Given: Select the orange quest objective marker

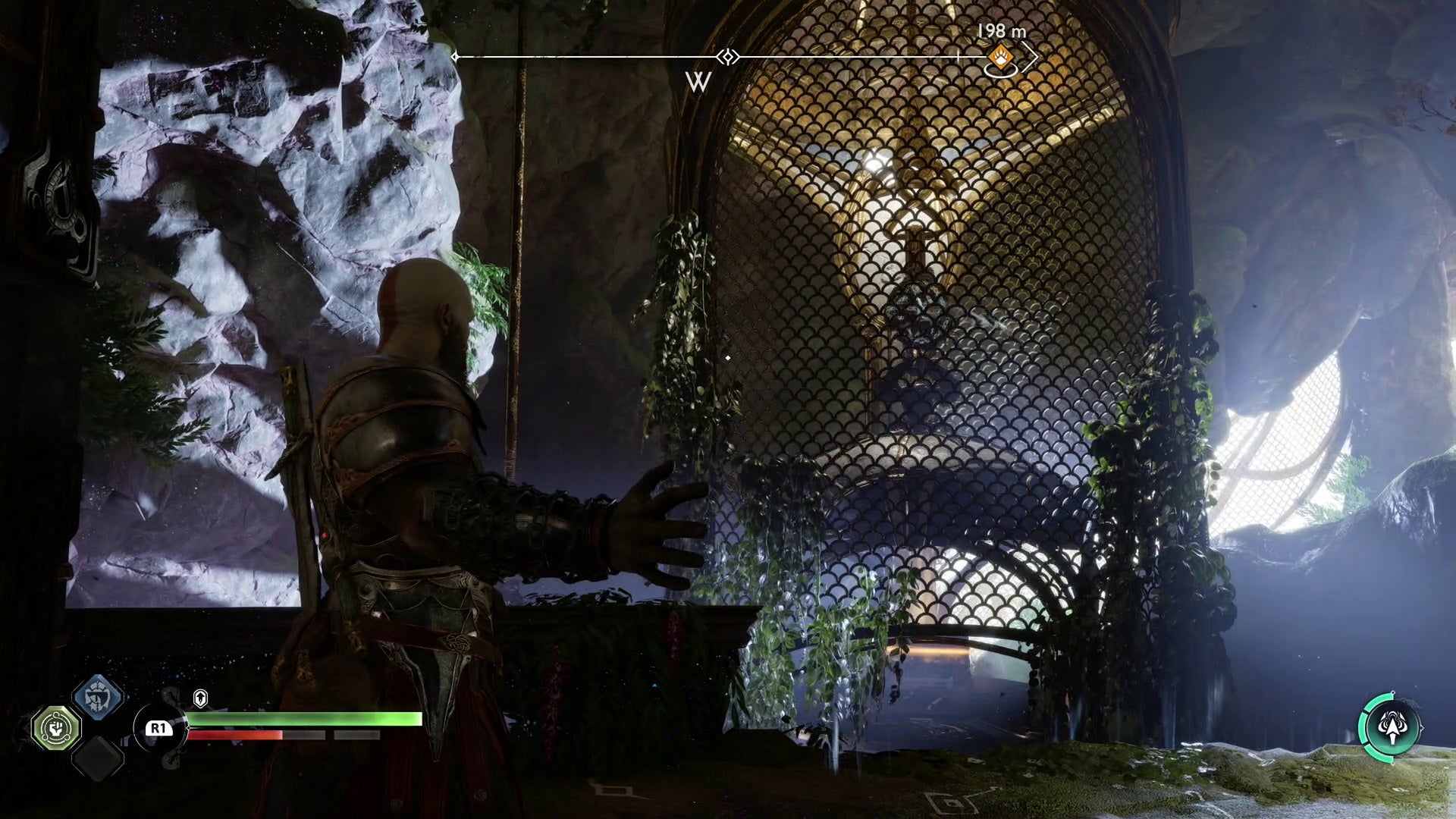Looking at the screenshot, I should [x=1003, y=55].
